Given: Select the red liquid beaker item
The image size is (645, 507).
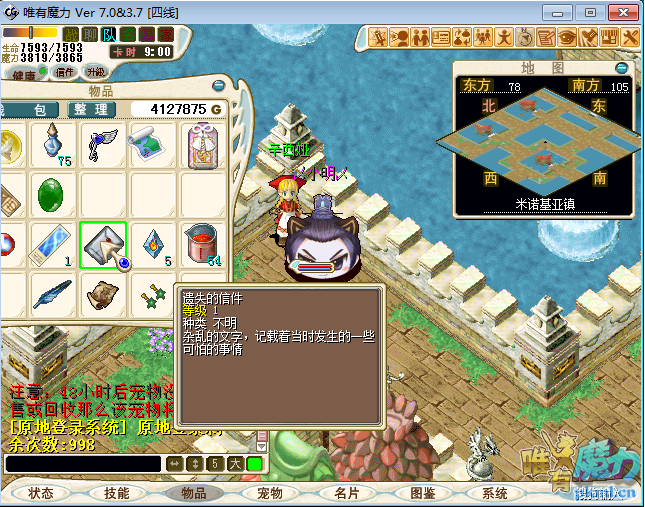Looking at the screenshot, I should click(x=204, y=245).
